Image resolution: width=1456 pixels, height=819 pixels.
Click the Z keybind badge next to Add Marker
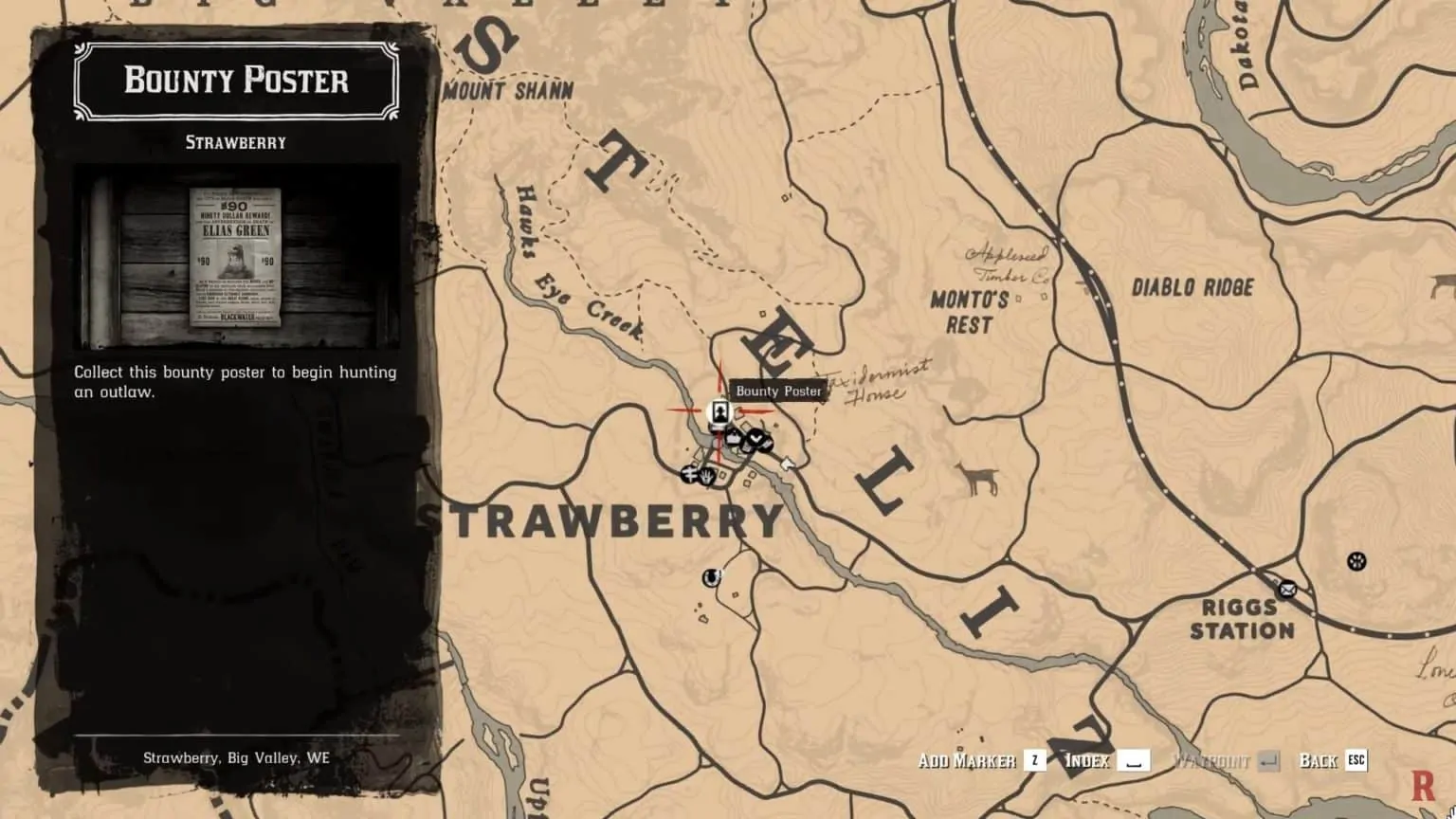(x=1033, y=759)
